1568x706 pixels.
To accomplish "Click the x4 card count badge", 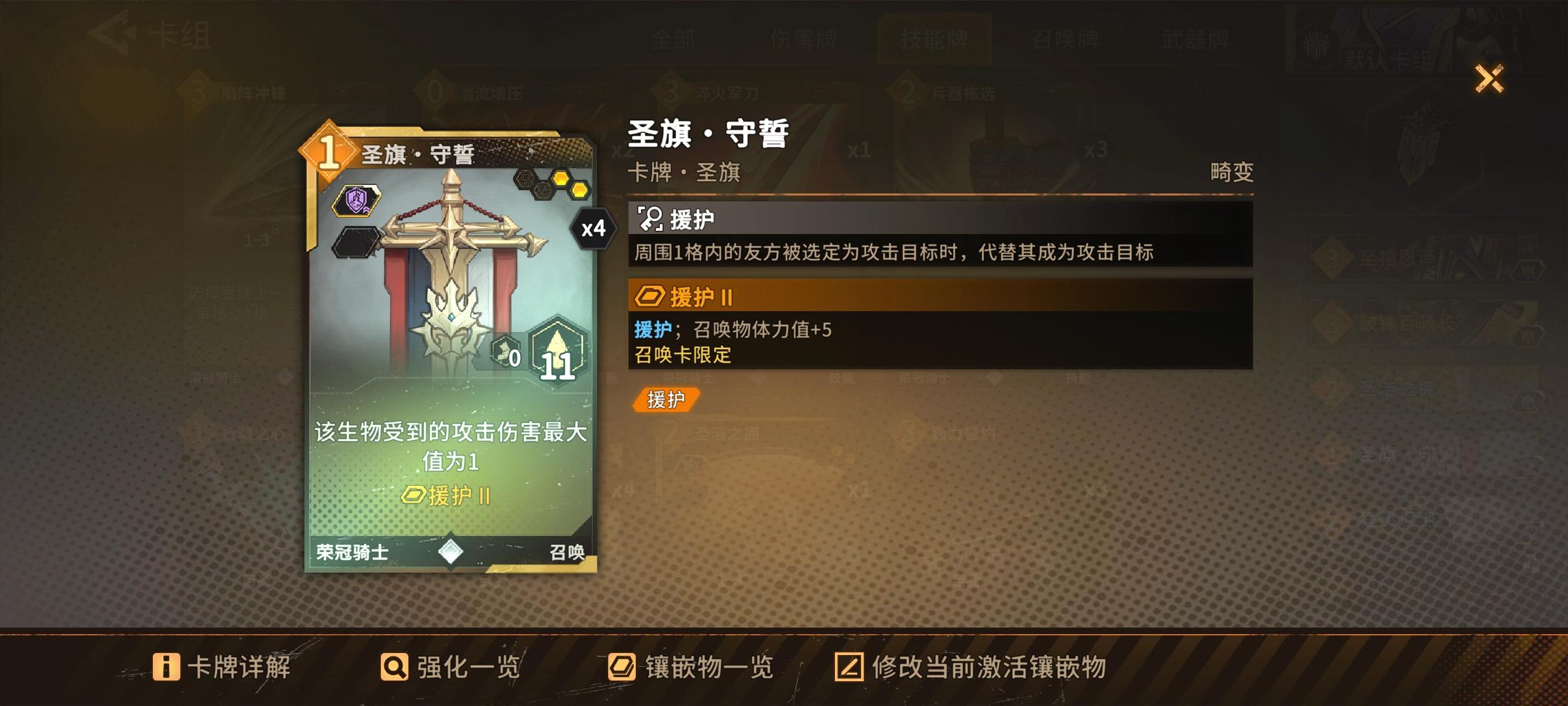I will (x=591, y=229).
